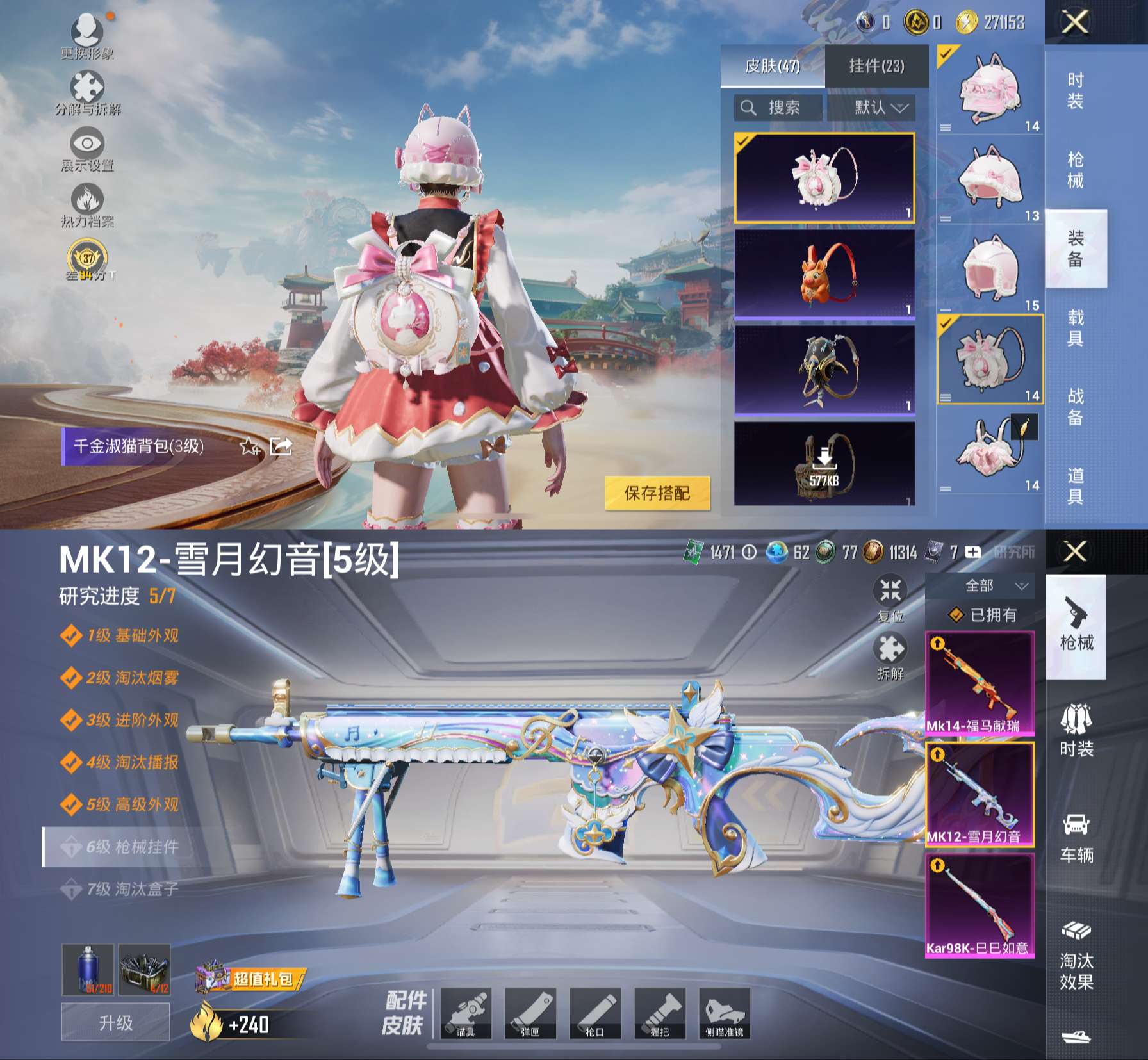Click the 保存搭配 save outfit button
1148x1060 pixels.
tap(657, 493)
